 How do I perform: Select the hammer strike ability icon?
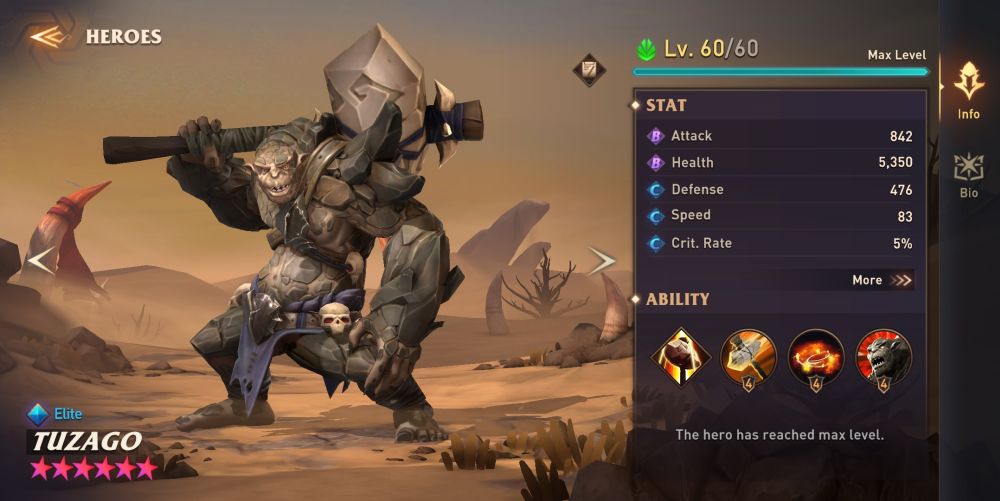[681, 357]
